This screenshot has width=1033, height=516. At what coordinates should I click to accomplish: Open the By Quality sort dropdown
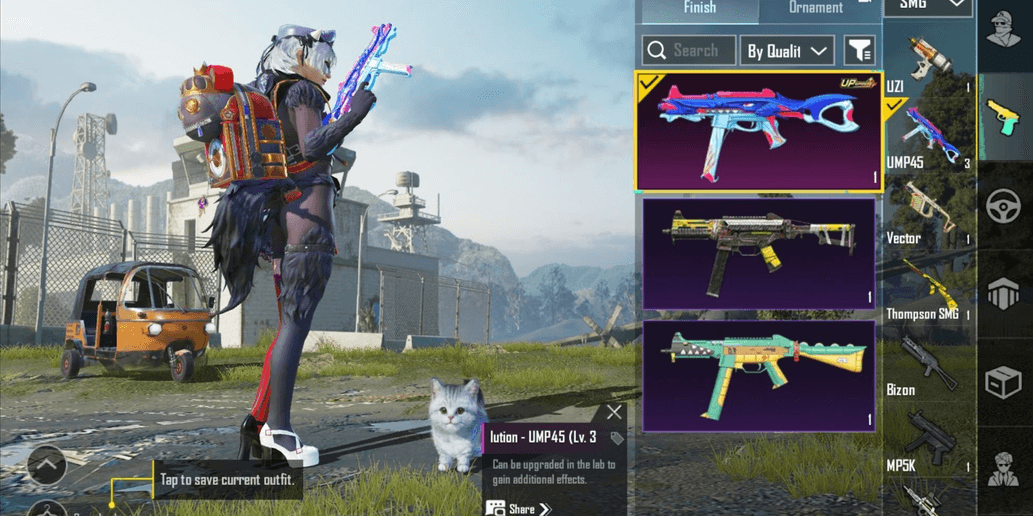pyautogui.click(x=787, y=50)
